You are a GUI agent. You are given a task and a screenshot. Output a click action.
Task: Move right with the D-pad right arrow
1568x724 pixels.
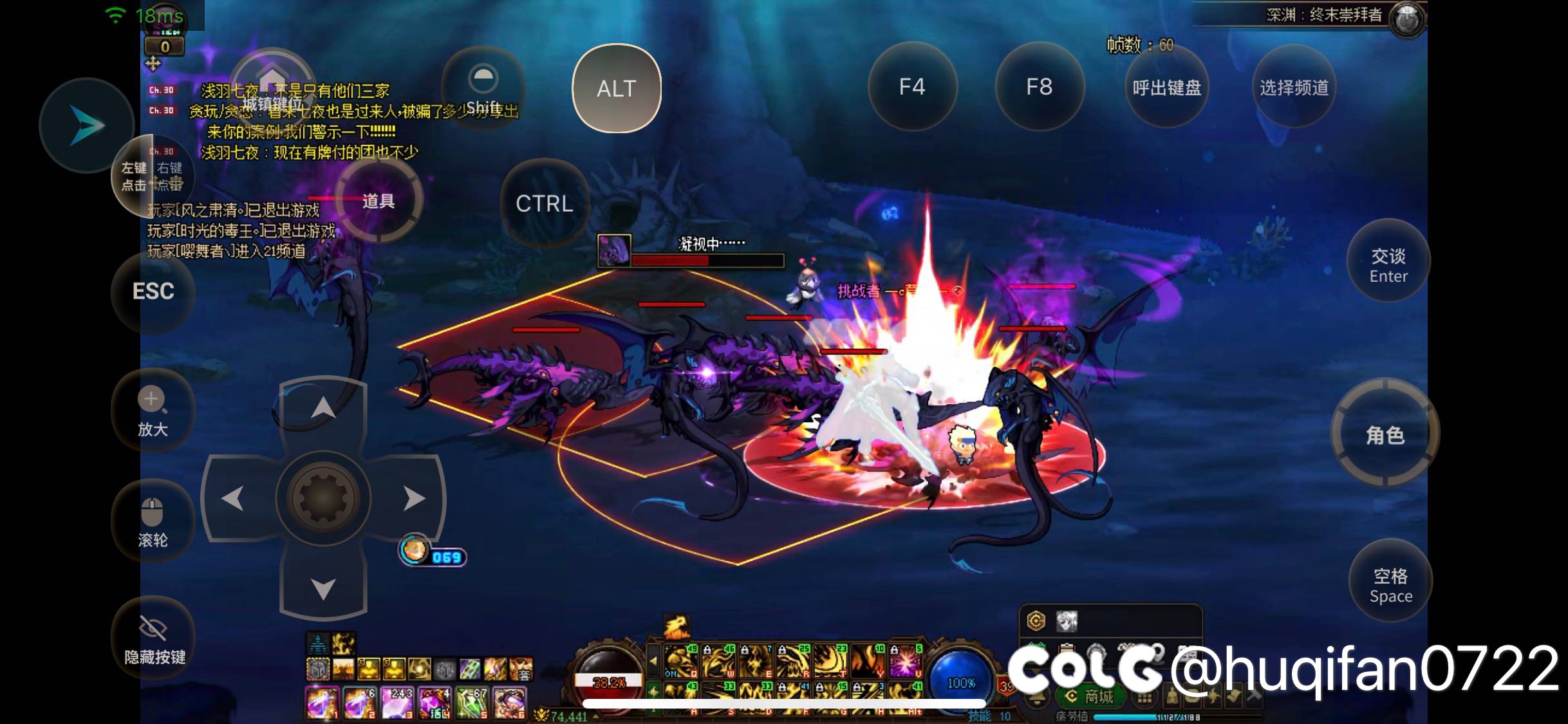[x=414, y=498]
